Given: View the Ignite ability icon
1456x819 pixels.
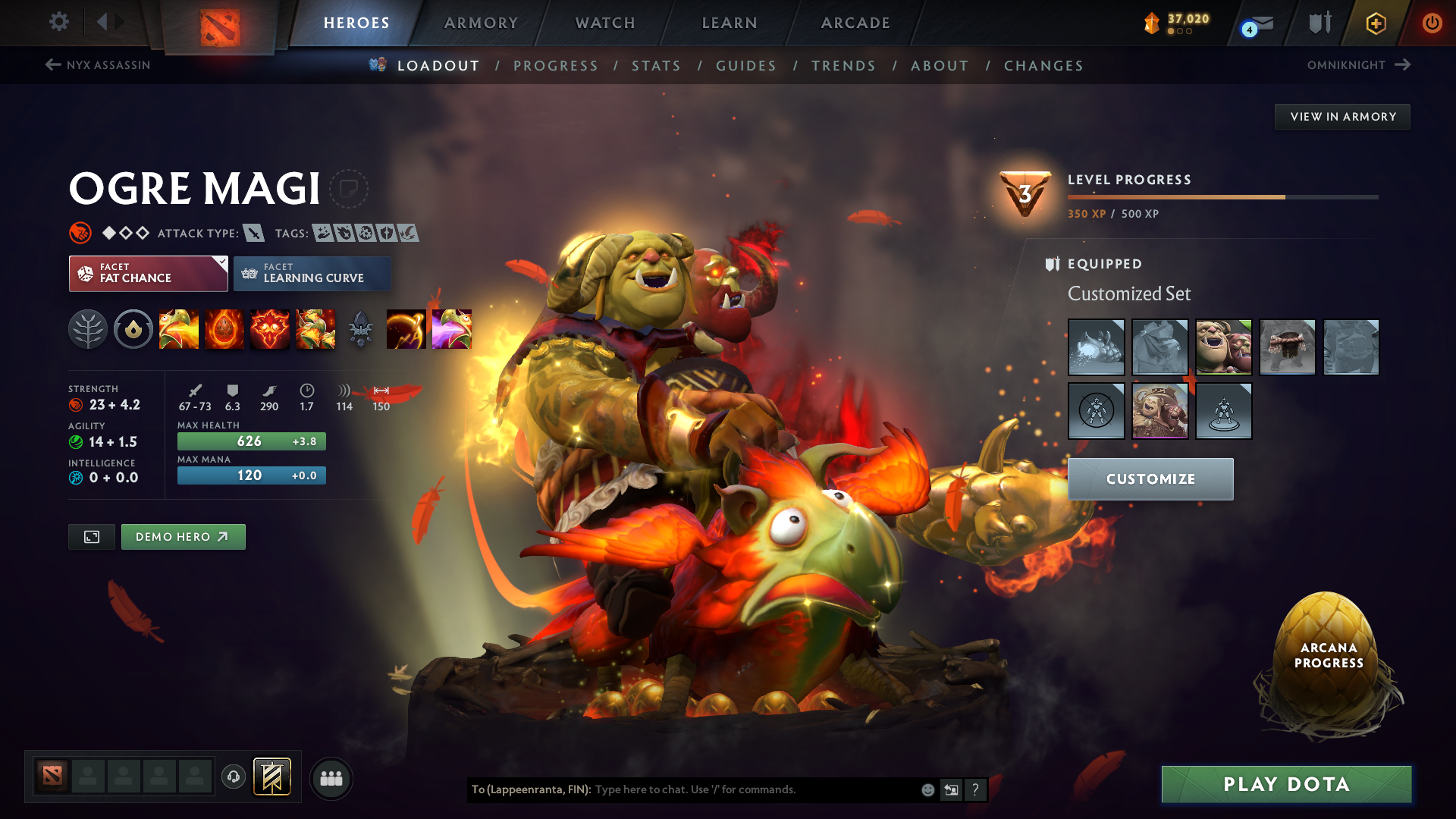Looking at the screenshot, I should point(224,329).
